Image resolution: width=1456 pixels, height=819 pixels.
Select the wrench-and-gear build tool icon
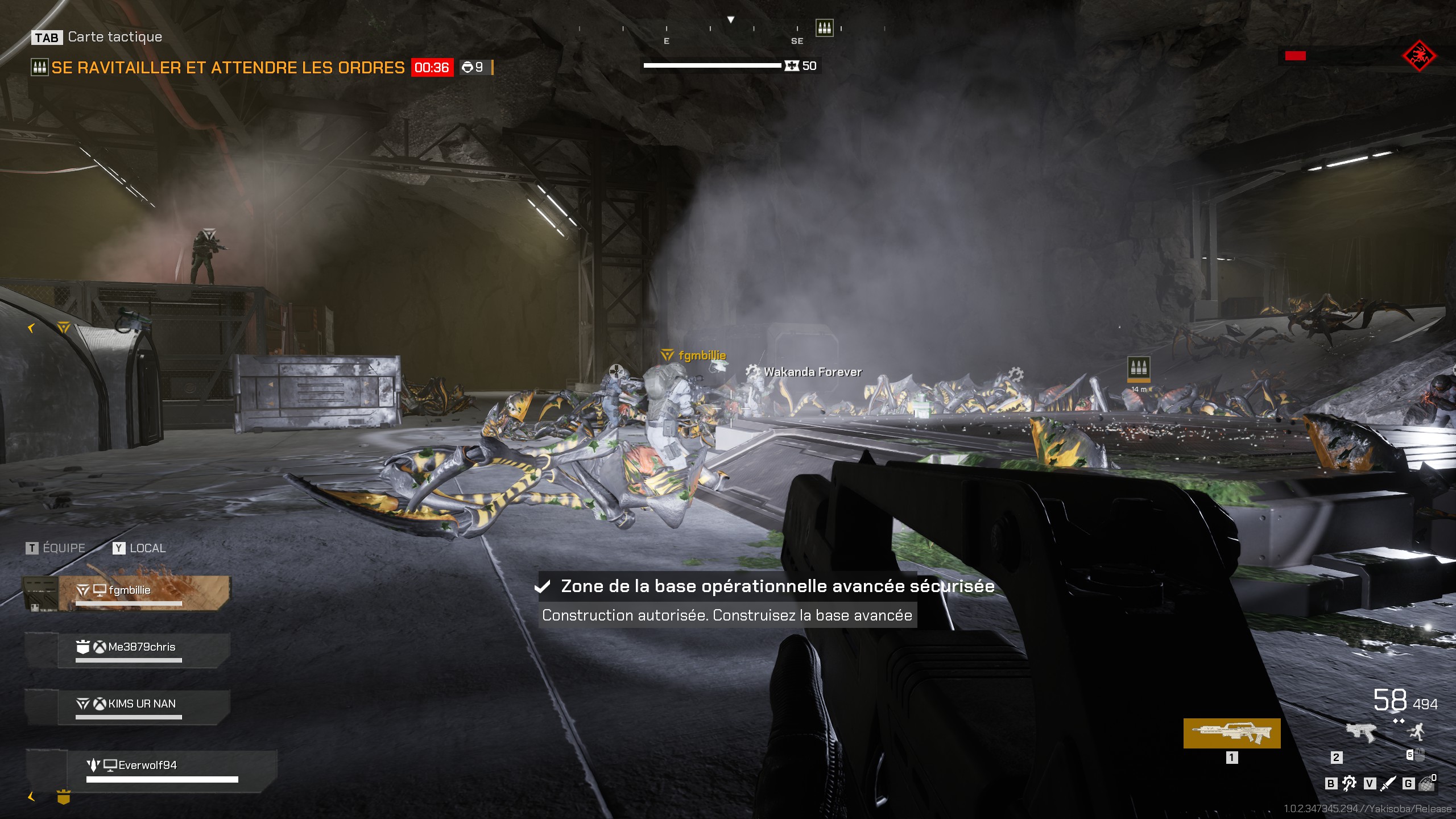coord(1349,784)
